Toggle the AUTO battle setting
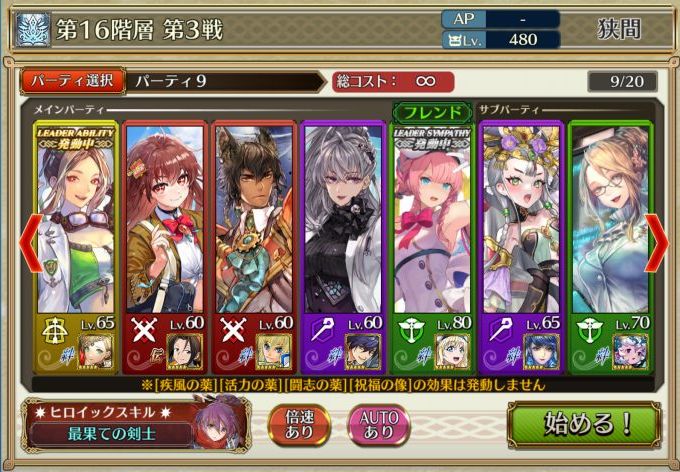Screen dimensions: 680x472 pyautogui.click(x=378, y=425)
